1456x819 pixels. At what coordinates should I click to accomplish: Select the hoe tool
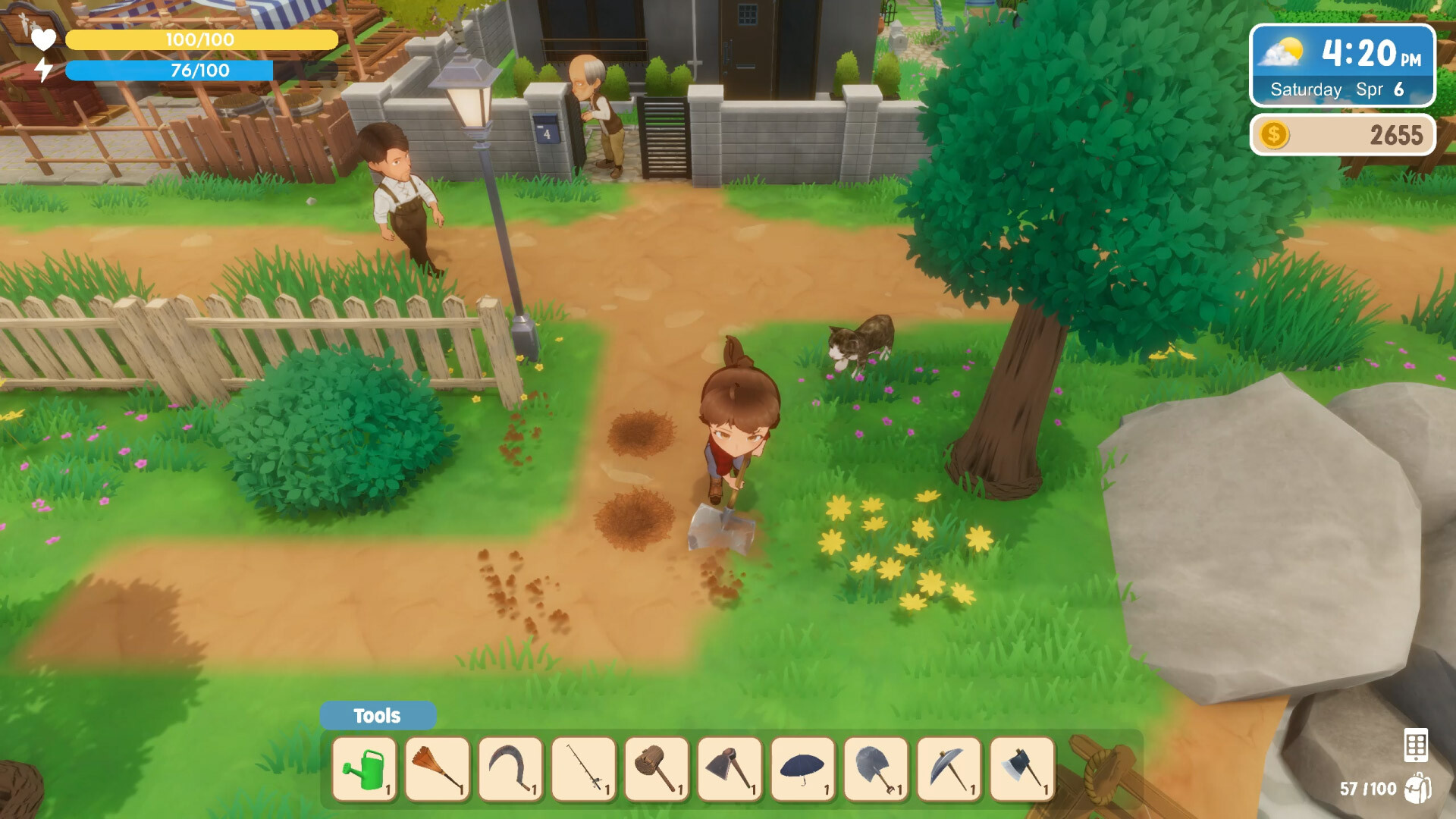pos(730,768)
